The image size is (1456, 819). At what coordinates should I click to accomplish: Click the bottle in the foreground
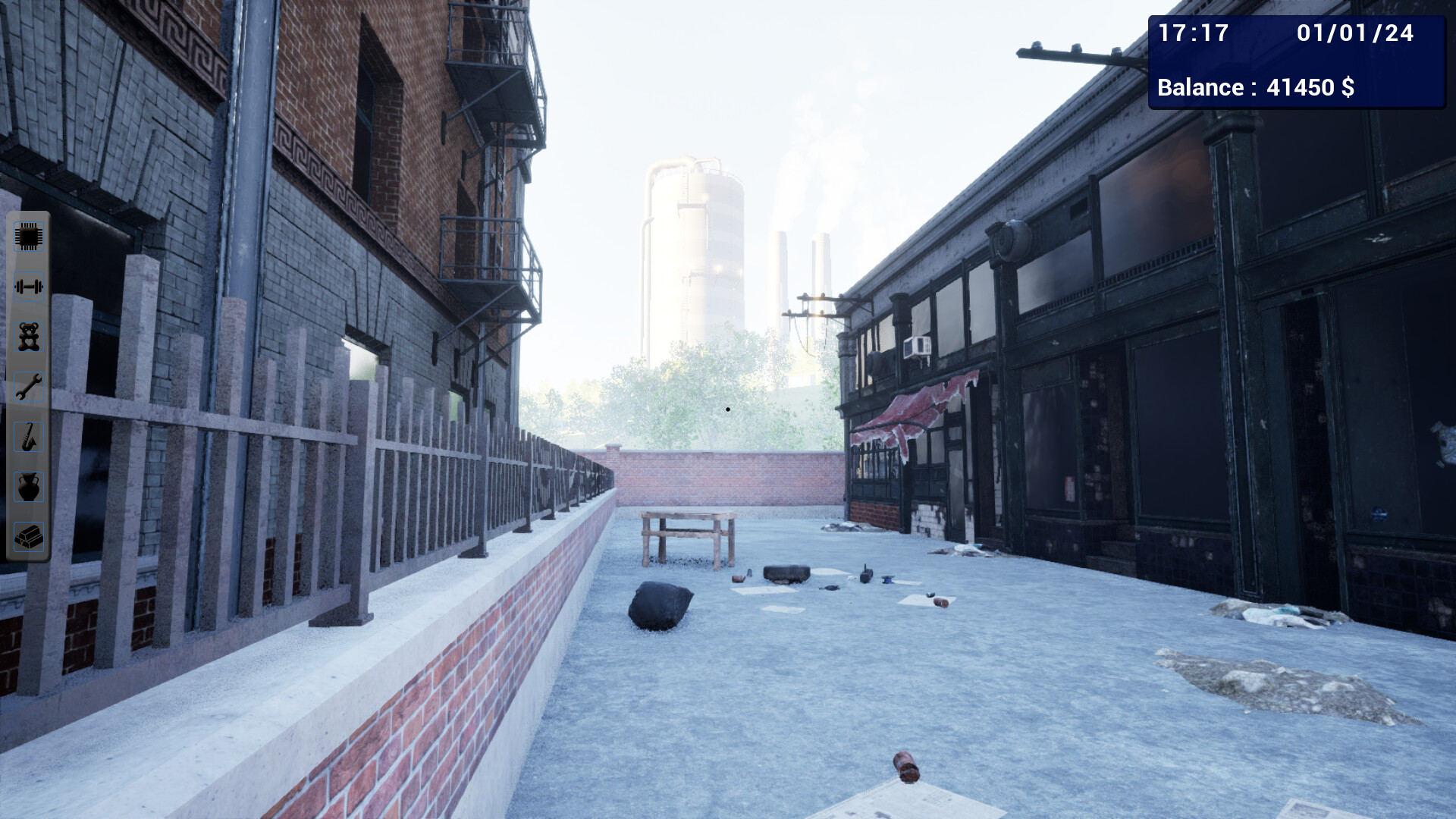906,766
